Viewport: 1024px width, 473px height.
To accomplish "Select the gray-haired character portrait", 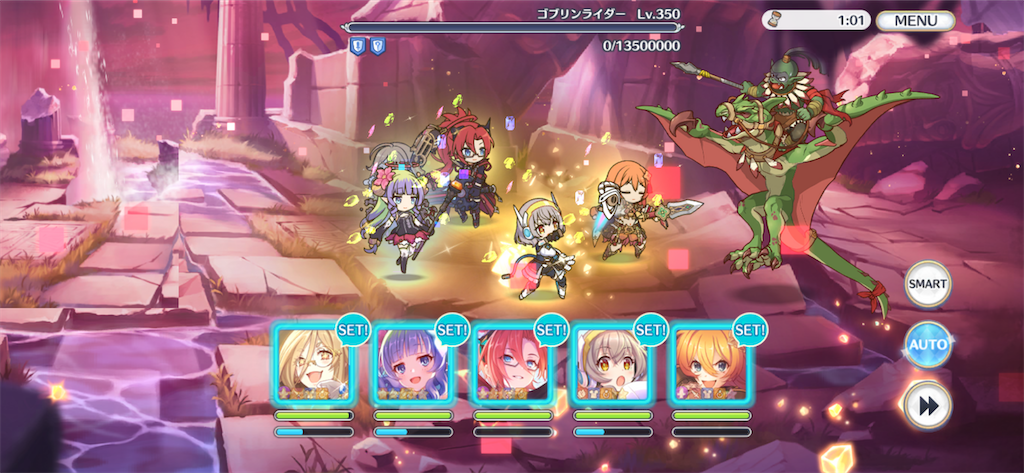I will pos(611,364).
